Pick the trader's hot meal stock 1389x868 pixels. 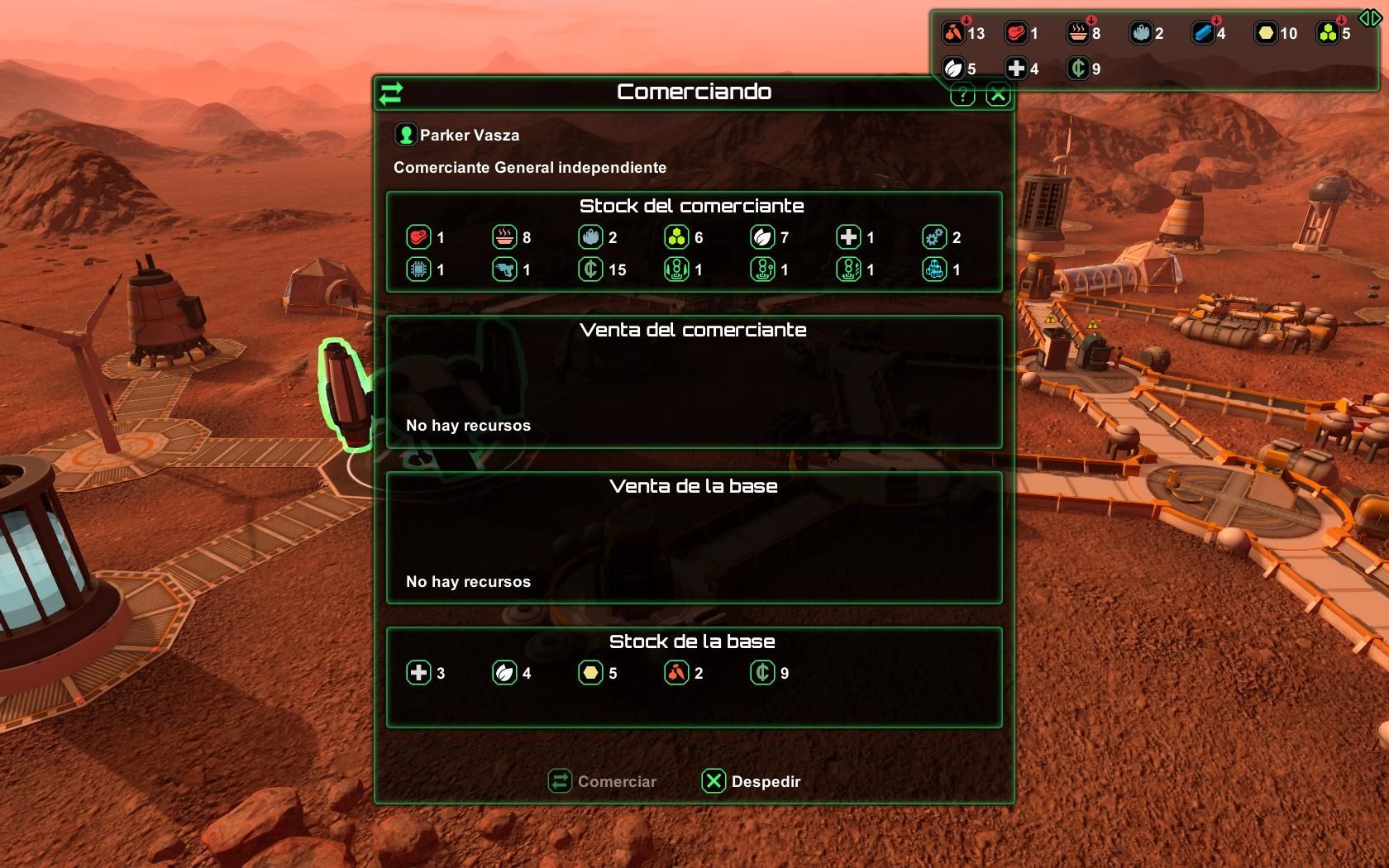pos(505,238)
